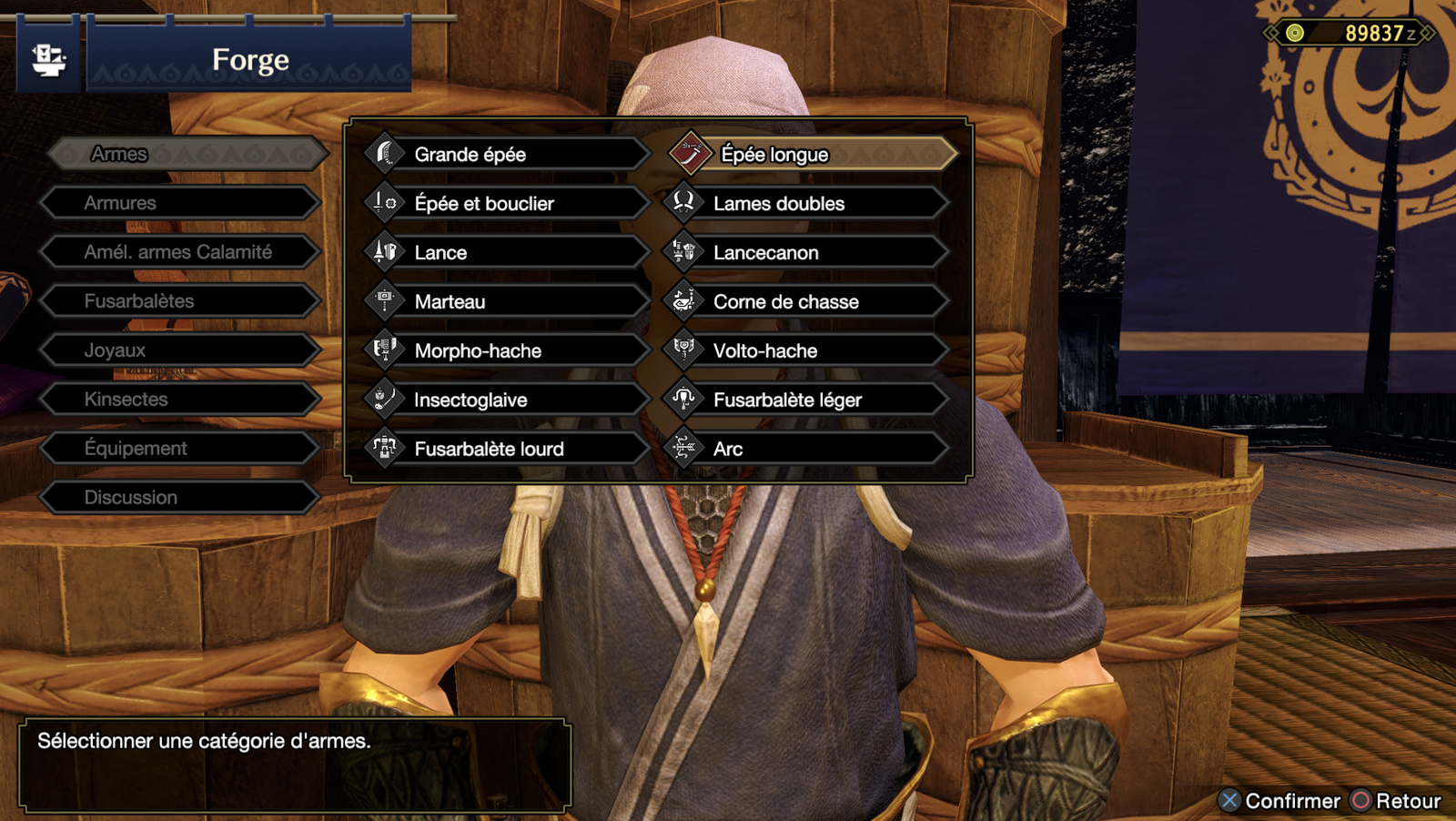Pick Fusarbalète lourd weapon type
Screen dimensions: 1456x821
click(505, 450)
